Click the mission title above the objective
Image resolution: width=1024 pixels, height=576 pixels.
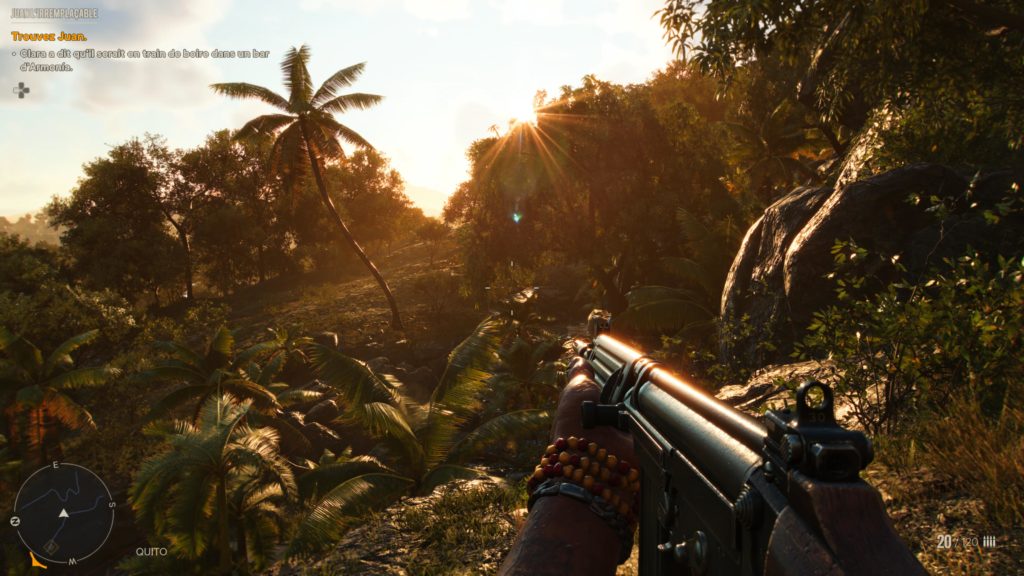(54, 14)
